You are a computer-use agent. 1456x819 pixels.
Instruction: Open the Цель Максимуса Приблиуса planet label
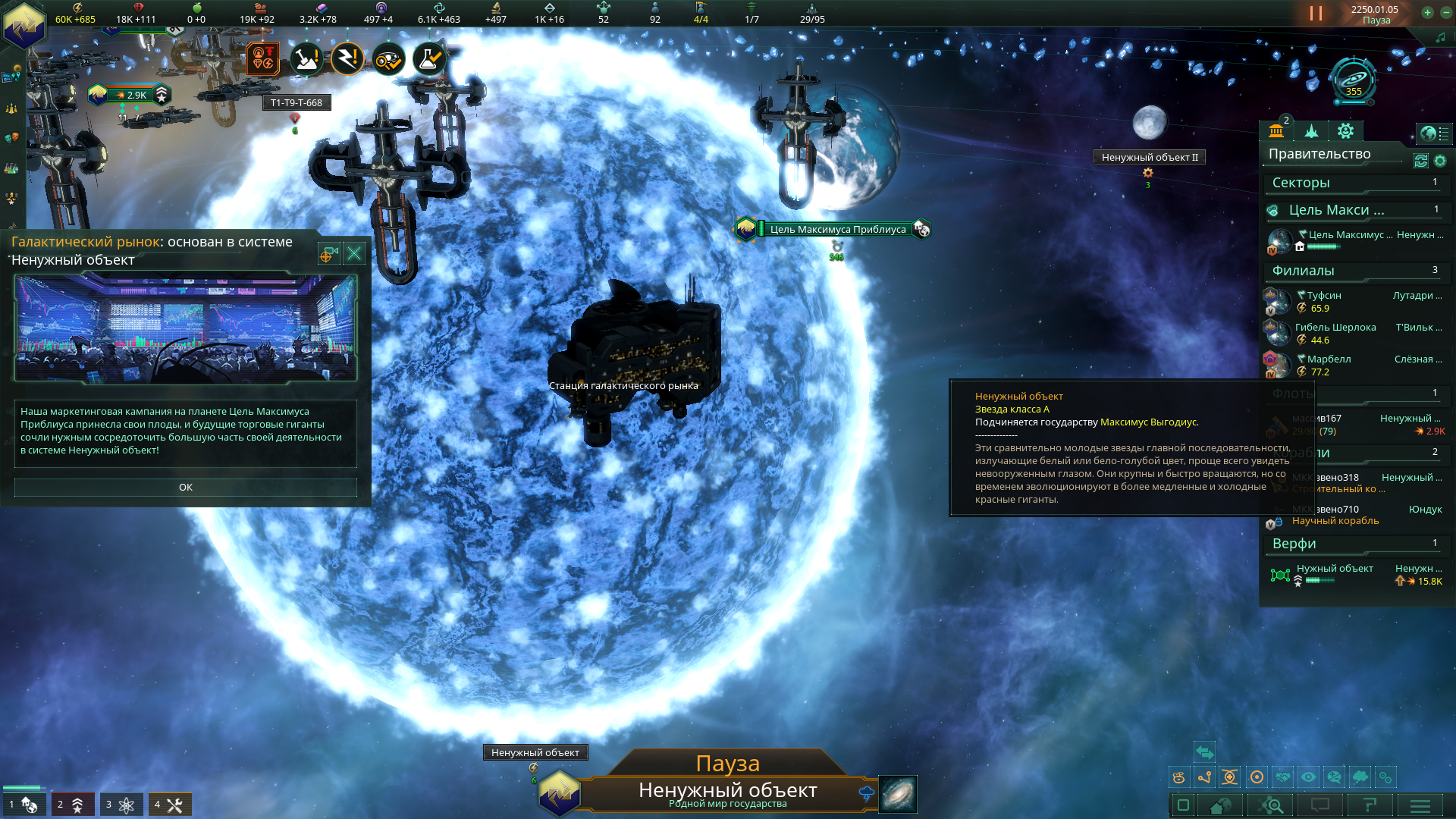tap(837, 229)
